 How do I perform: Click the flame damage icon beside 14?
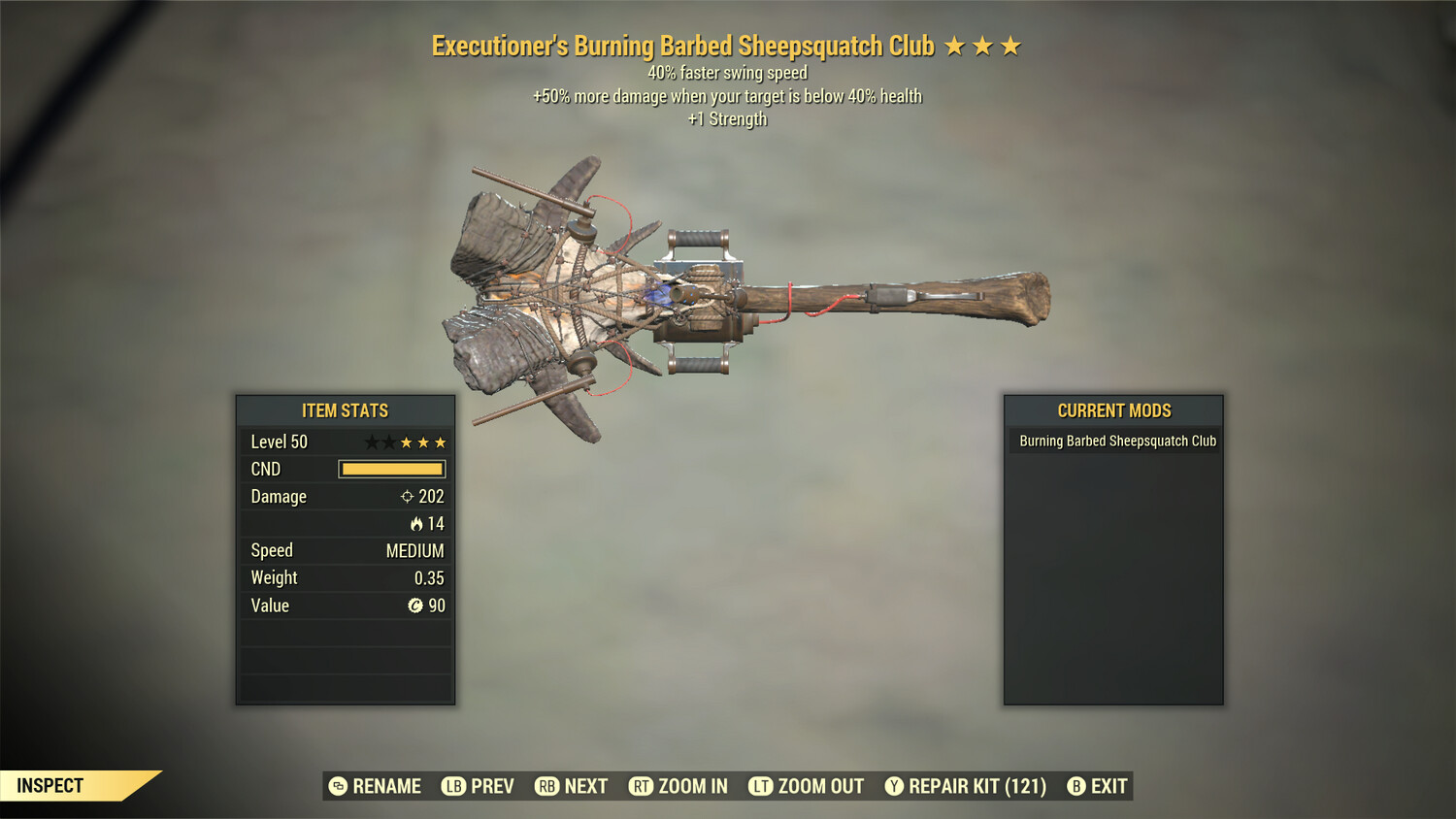[416, 524]
